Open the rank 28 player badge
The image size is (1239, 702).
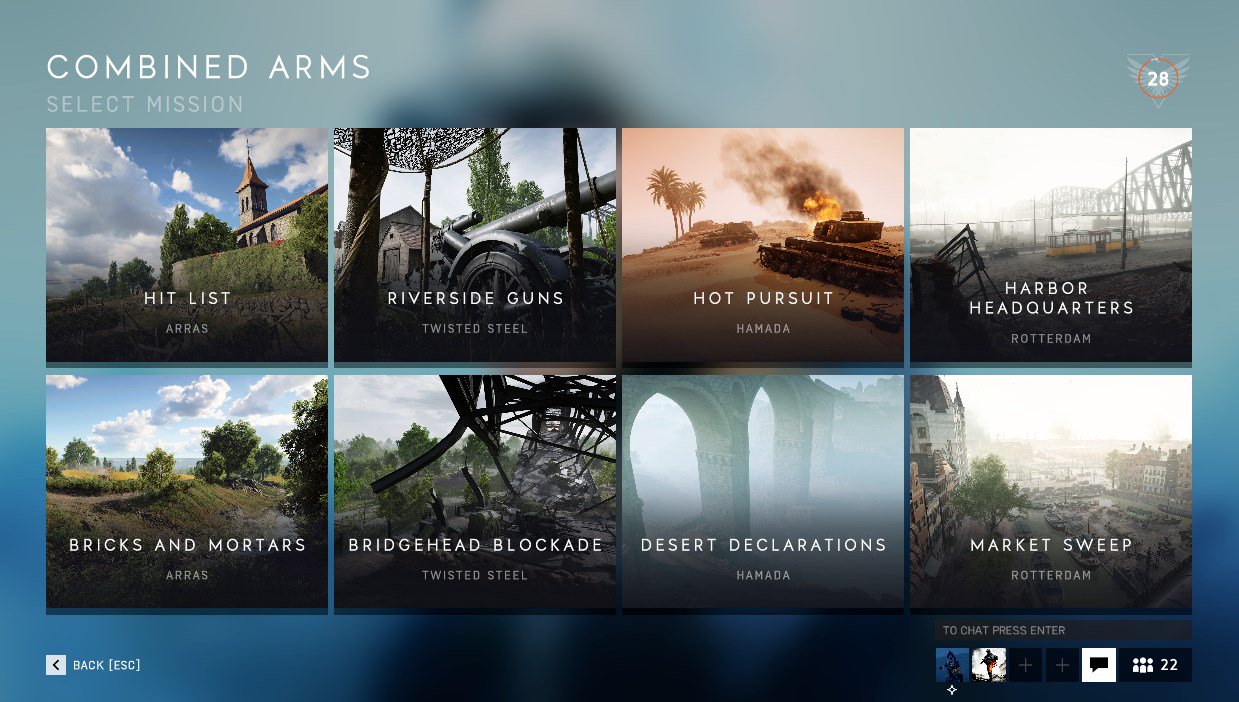pyautogui.click(x=1158, y=79)
